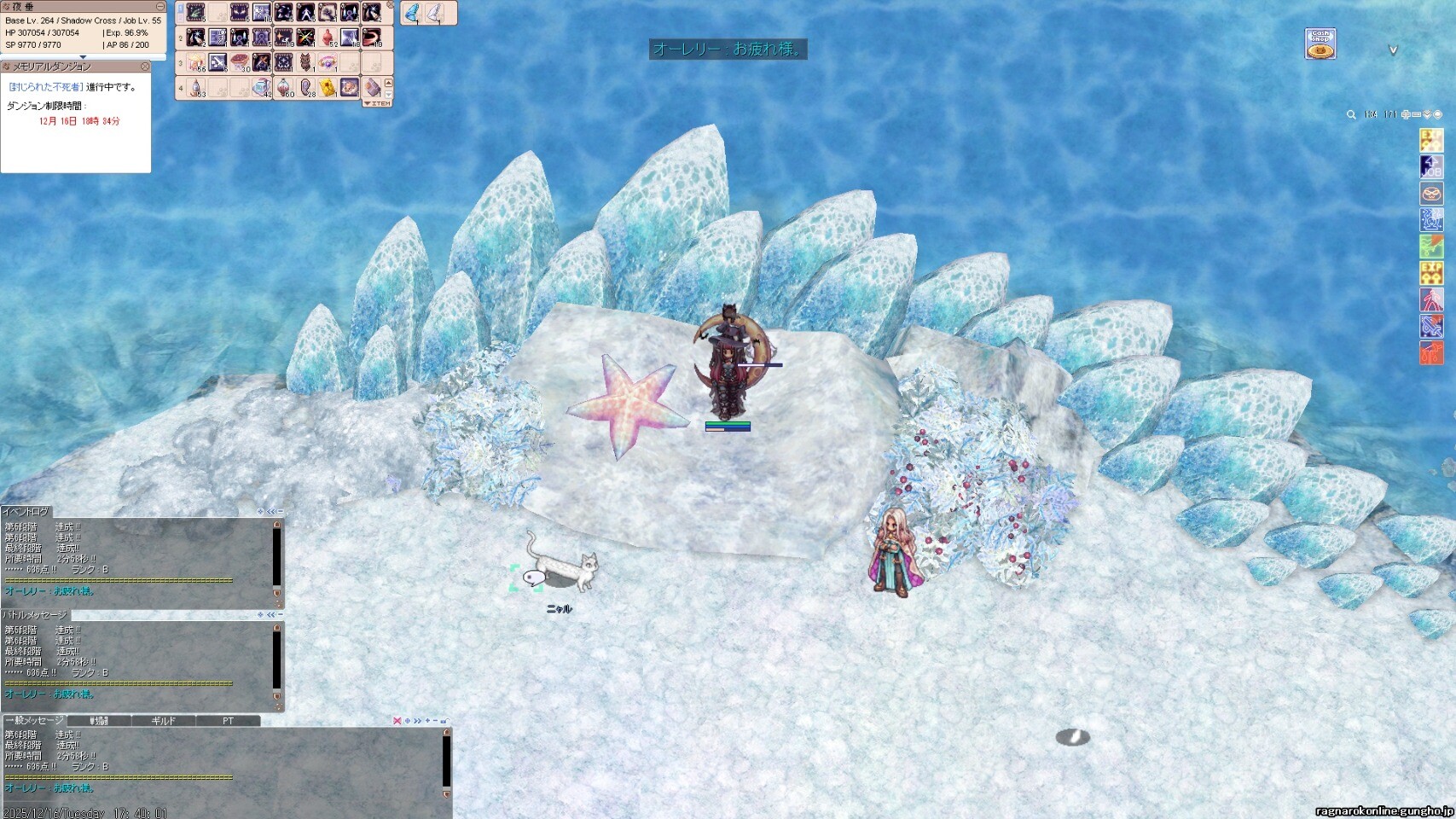Switch to the PT chat tab
Viewport: 1456px width, 819px height.
228,721
